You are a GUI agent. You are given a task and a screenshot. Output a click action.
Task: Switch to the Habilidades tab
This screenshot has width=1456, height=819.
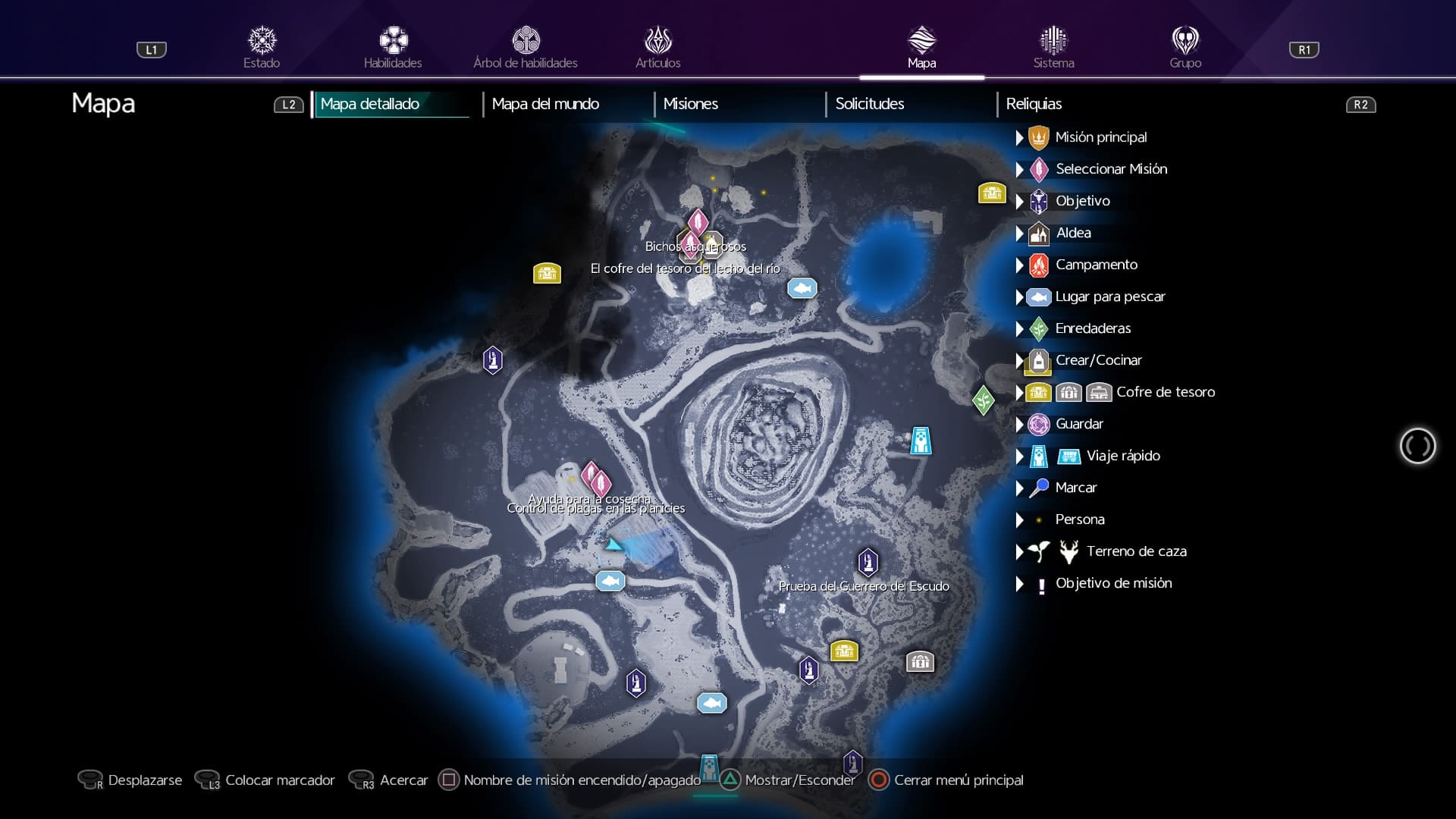click(393, 48)
